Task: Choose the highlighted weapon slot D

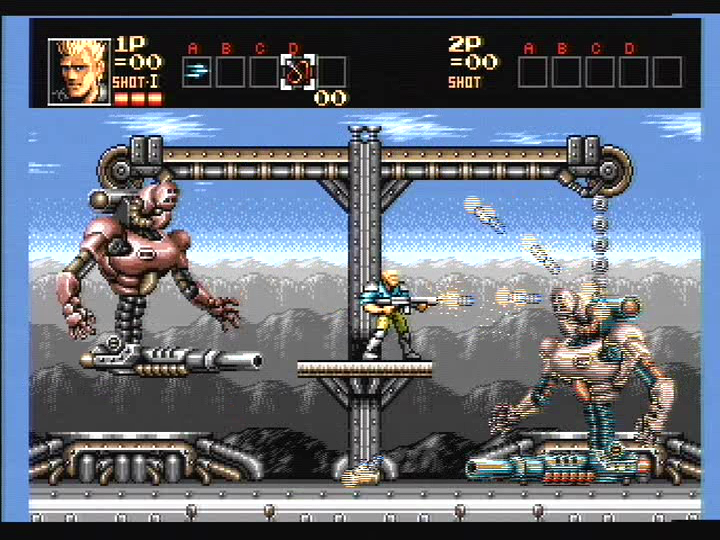Action: [297, 71]
